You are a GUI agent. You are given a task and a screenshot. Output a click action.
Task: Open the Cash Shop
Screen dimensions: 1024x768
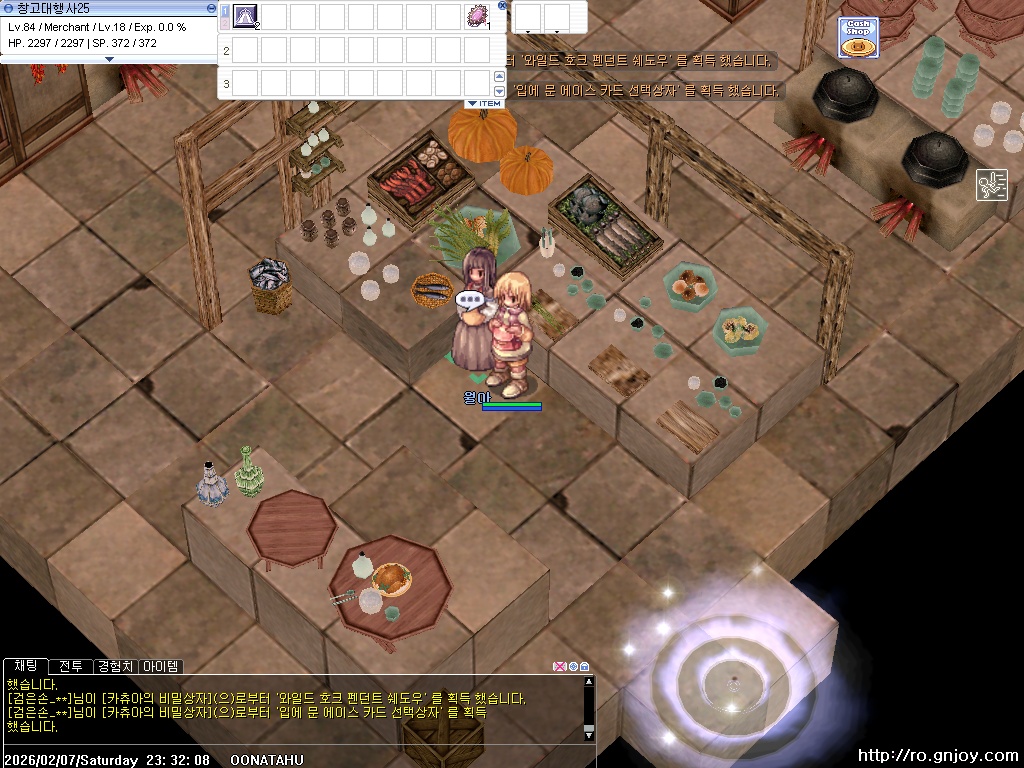[x=858, y=38]
